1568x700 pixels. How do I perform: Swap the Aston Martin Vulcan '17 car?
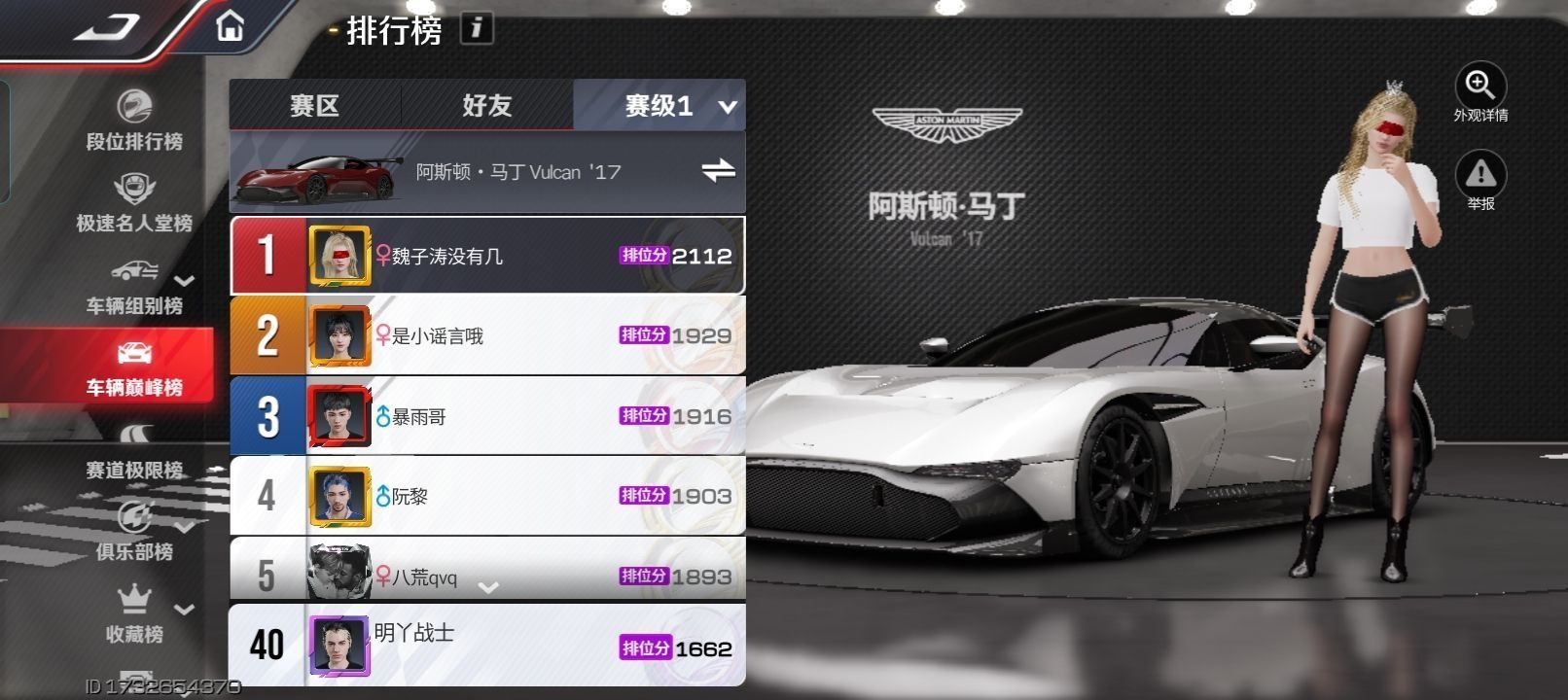click(718, 171)
